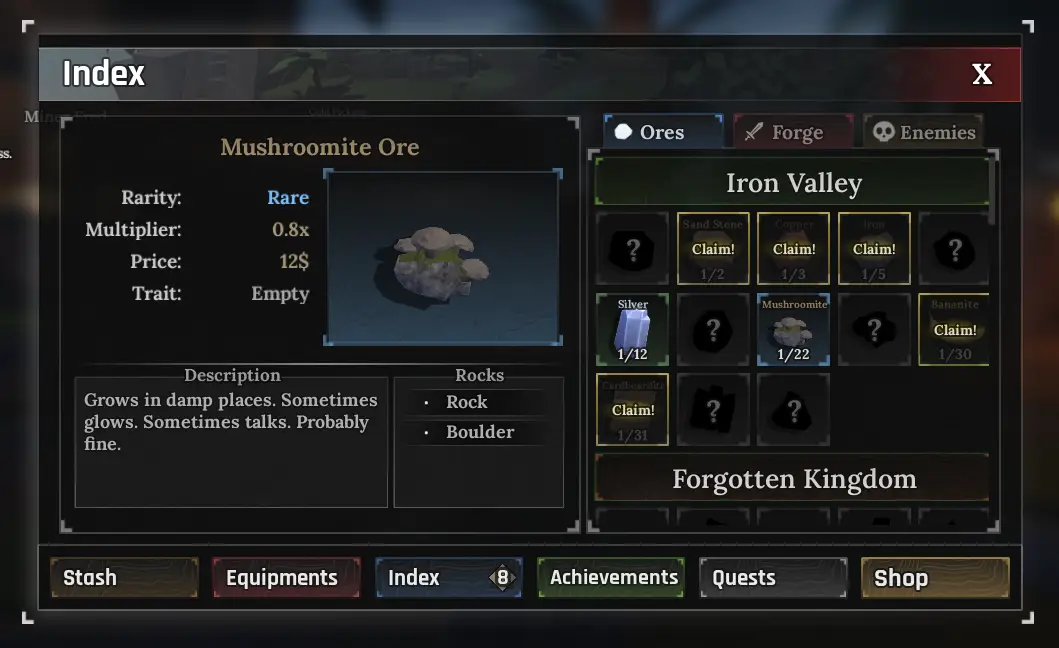Select the Mushroomite ore entry
Viewport: 1059px width, 648px height.
pyautogui.click(x=794, y=329)
